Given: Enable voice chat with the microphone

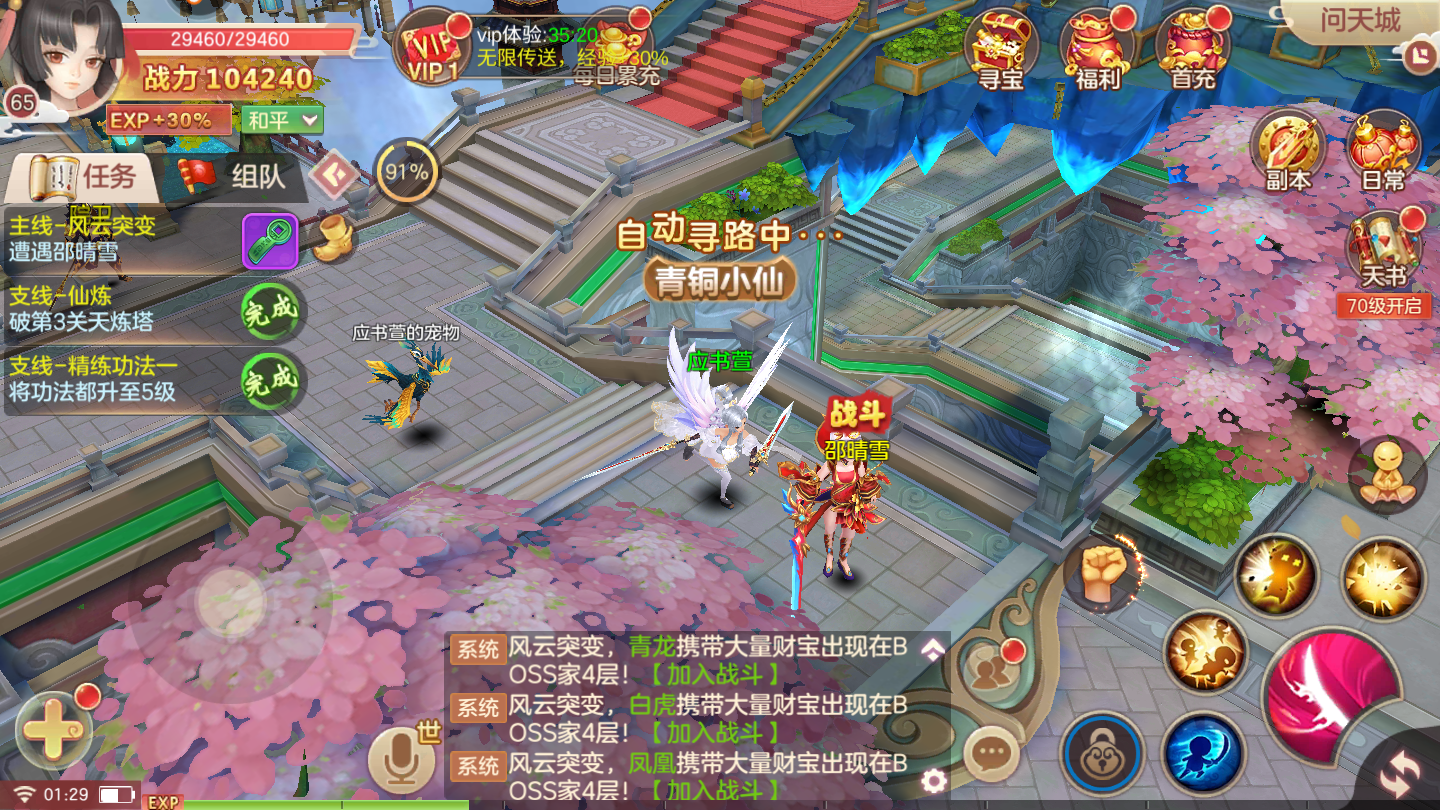Looking at the screenshot, I should [400, 758].
